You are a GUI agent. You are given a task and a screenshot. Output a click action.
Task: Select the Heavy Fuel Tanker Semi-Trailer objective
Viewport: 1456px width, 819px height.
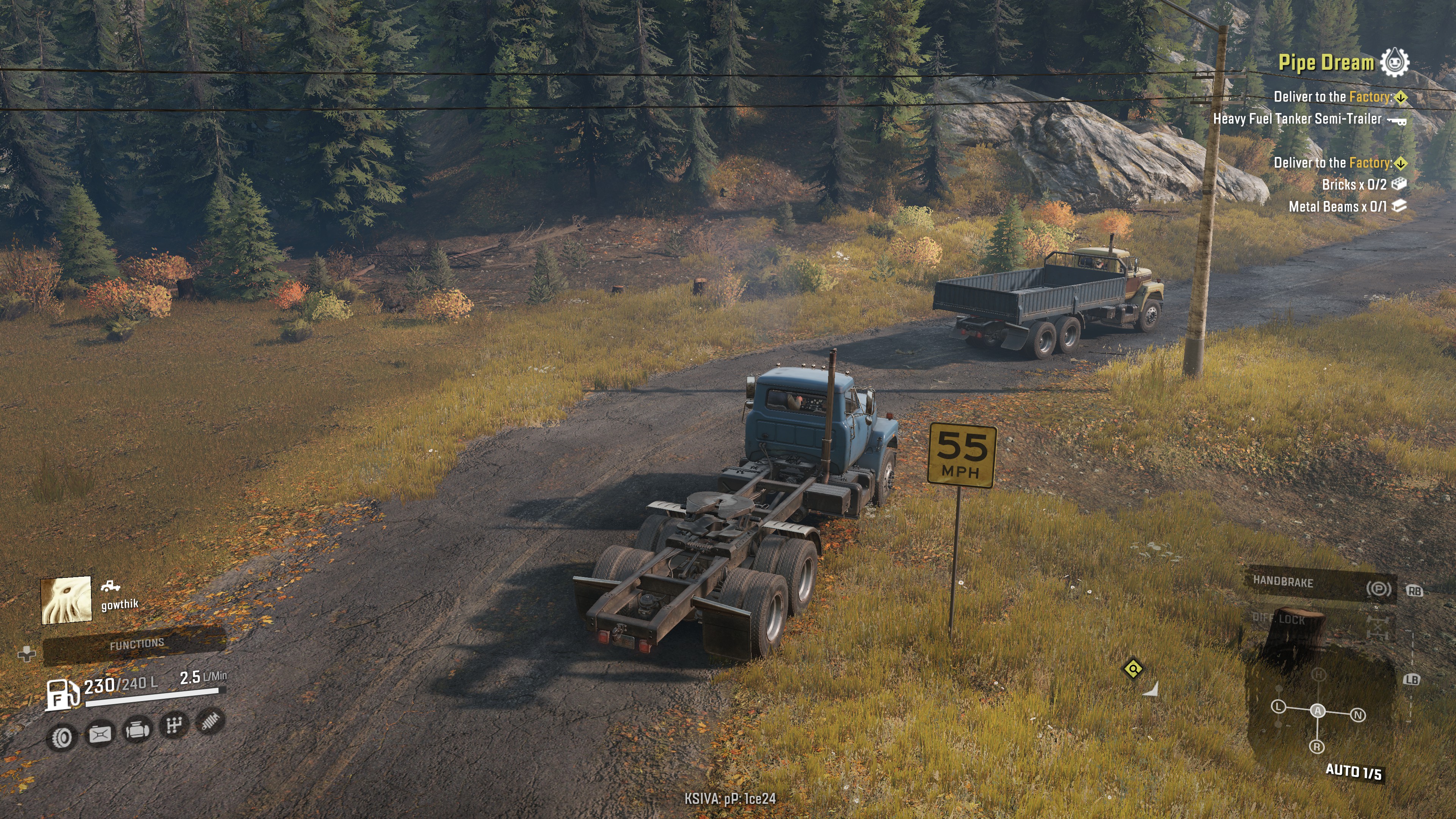pyautogui.click(x=1297, y=119)
